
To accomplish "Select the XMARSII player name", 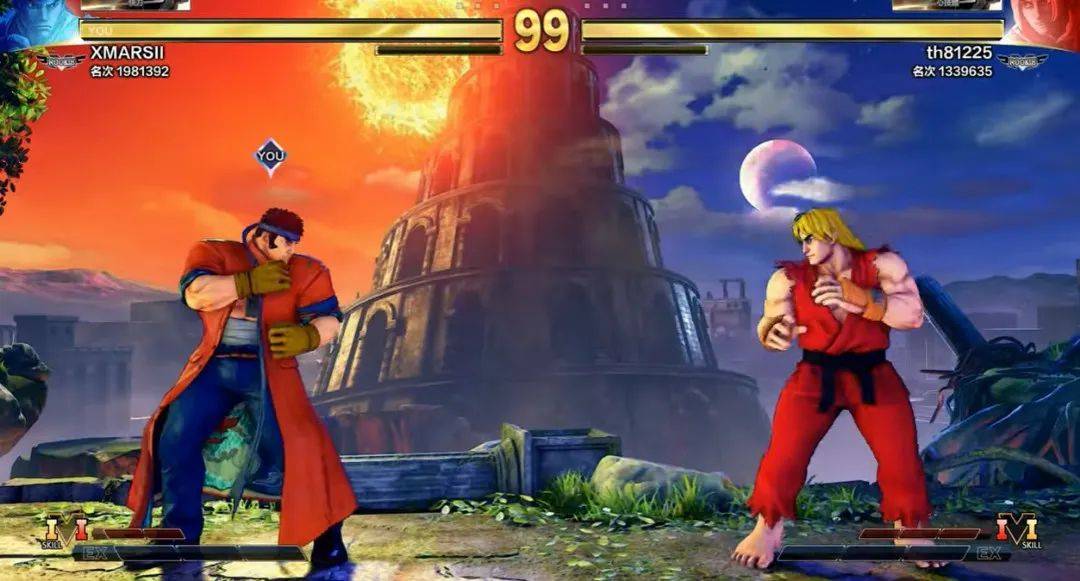I will coord(127,52).
